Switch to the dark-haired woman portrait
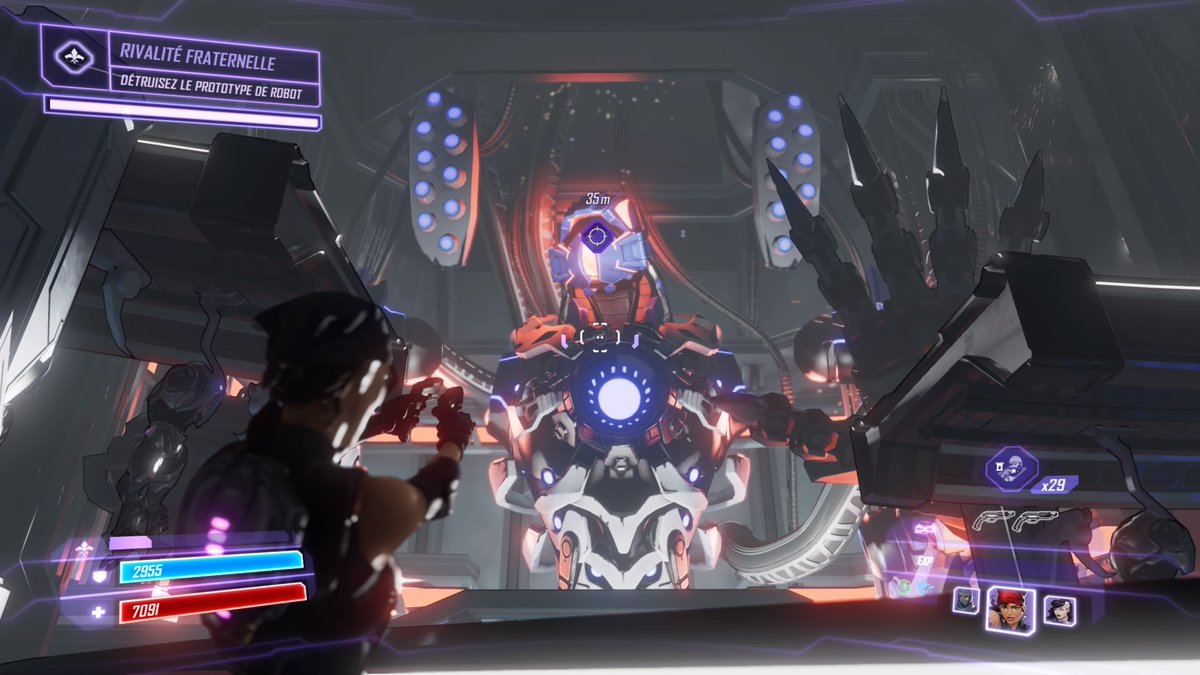 click(x=1059, y=609)
